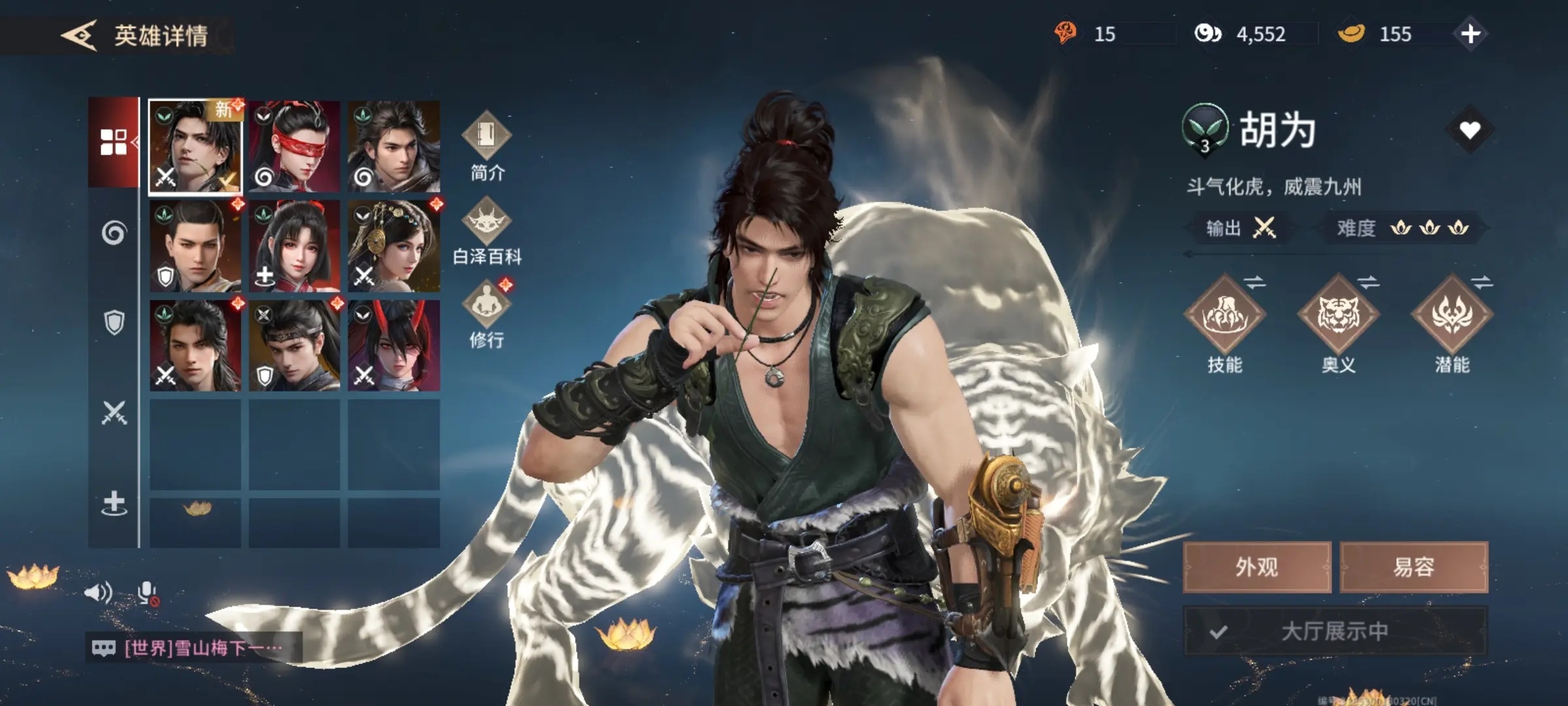This screenshot has width=1568, height=706.
Task: Go back from hero details
Action: point(80,35)
